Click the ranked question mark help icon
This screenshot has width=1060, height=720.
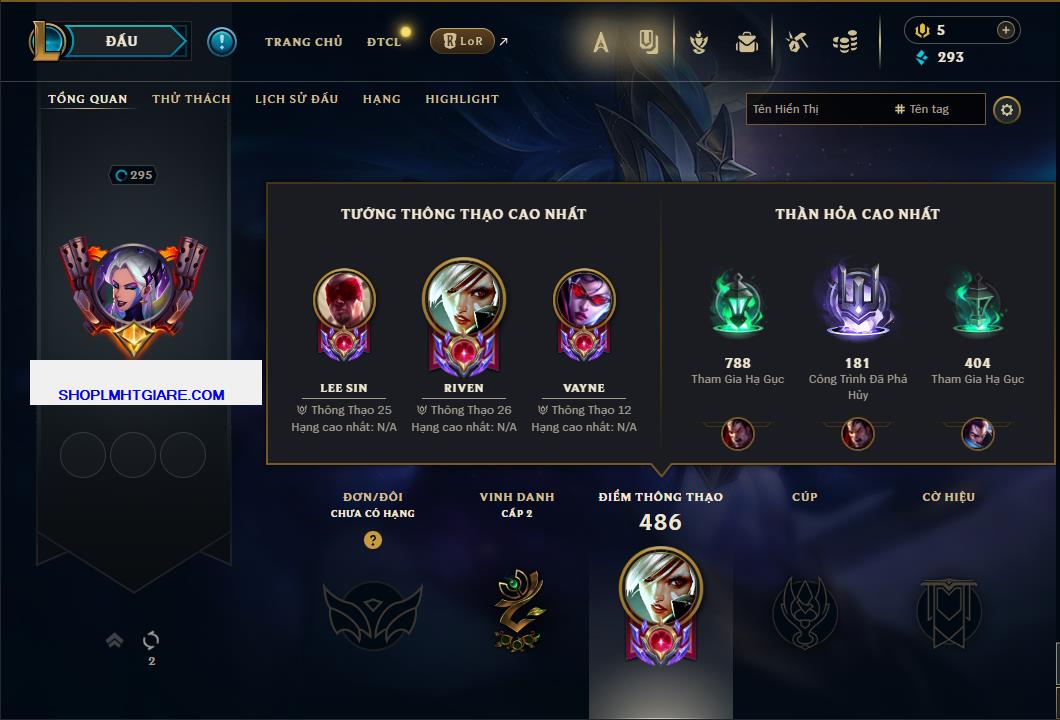[373, 540]
